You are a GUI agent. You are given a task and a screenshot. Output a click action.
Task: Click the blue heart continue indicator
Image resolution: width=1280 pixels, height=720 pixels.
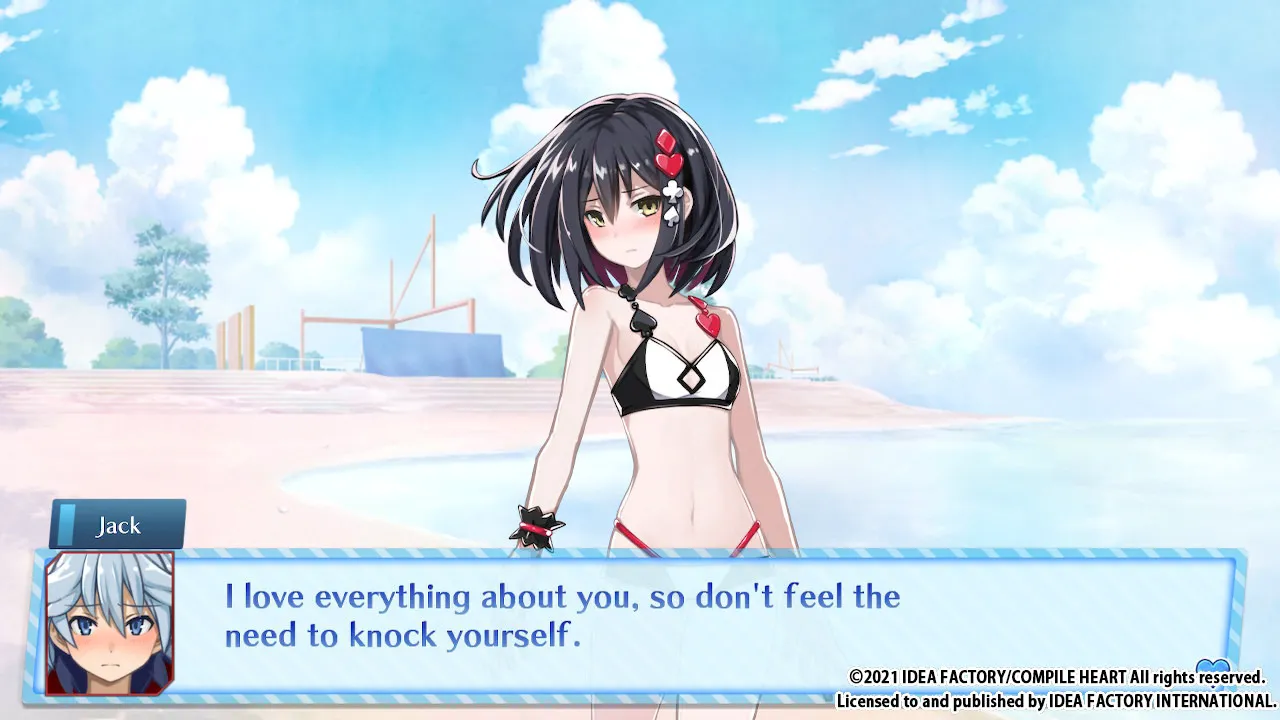click(1212, 667)
